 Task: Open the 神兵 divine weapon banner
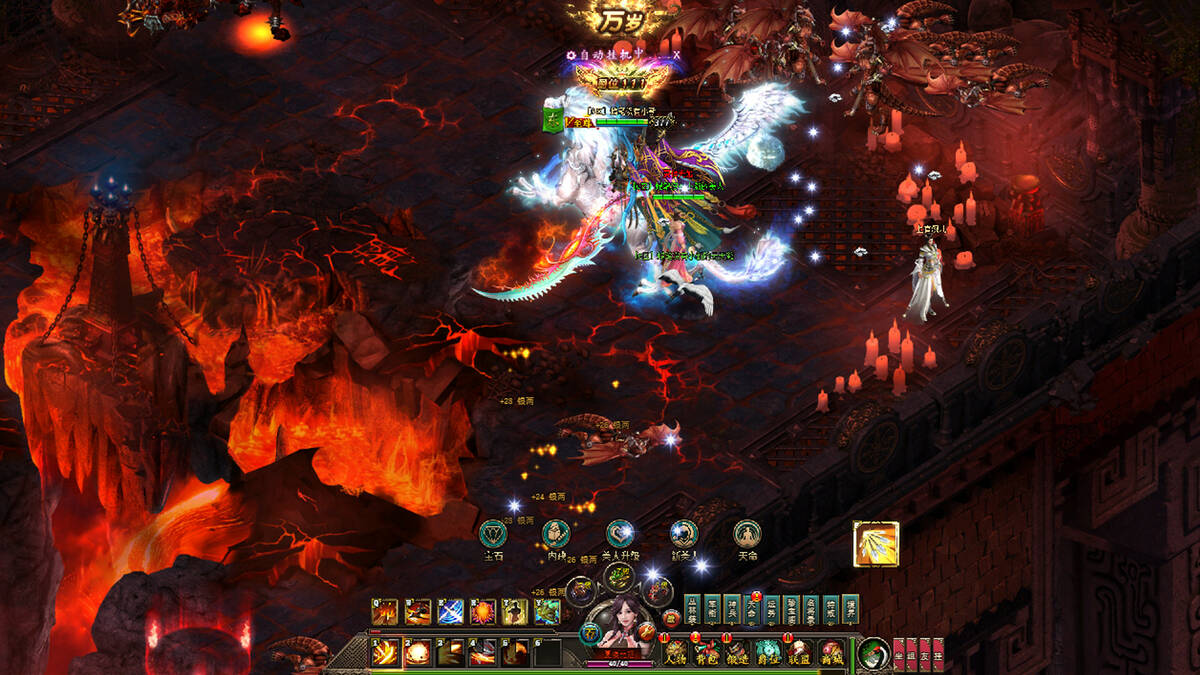(732, 608)
